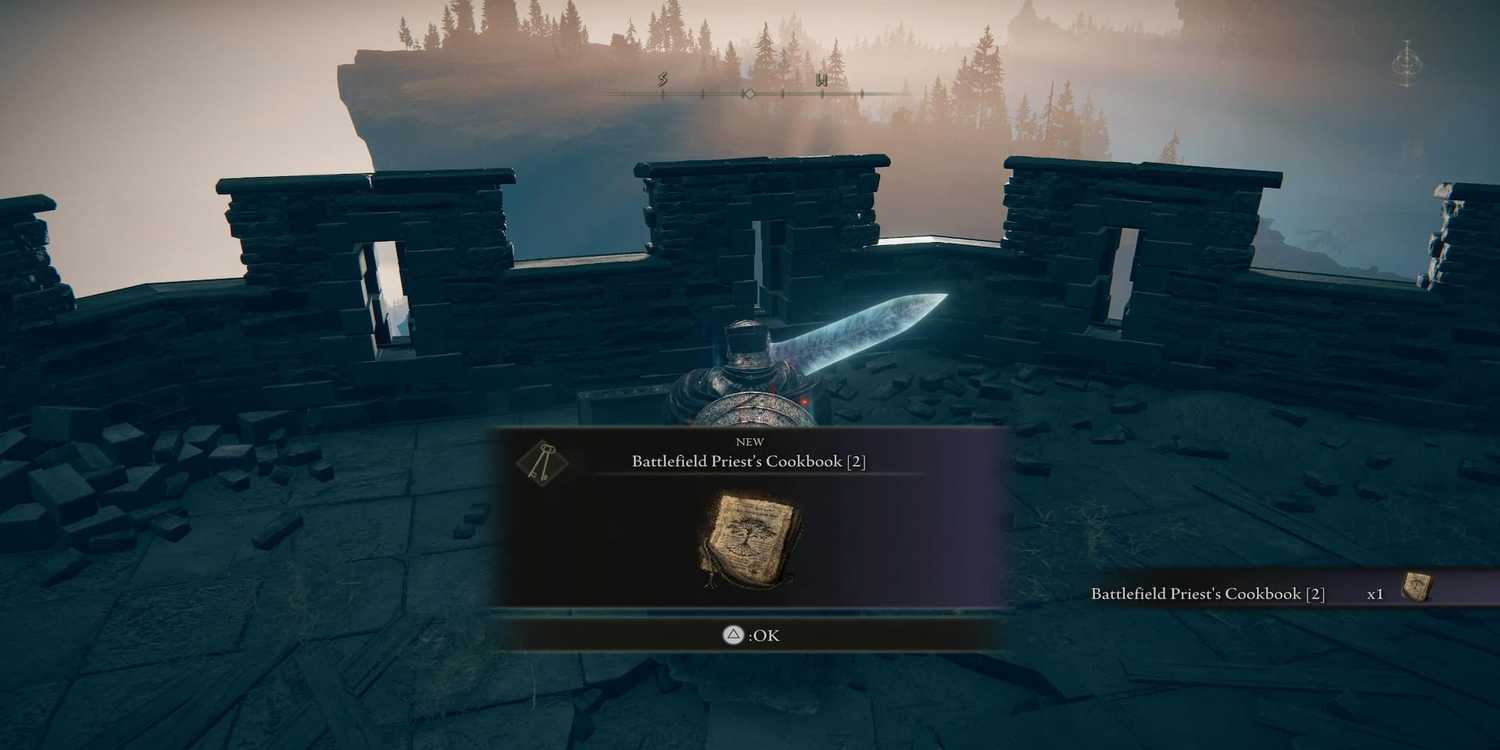
Task: Click the Battlefield Priest's Cookbook [2] dialog title
Action: coord(749,461)
